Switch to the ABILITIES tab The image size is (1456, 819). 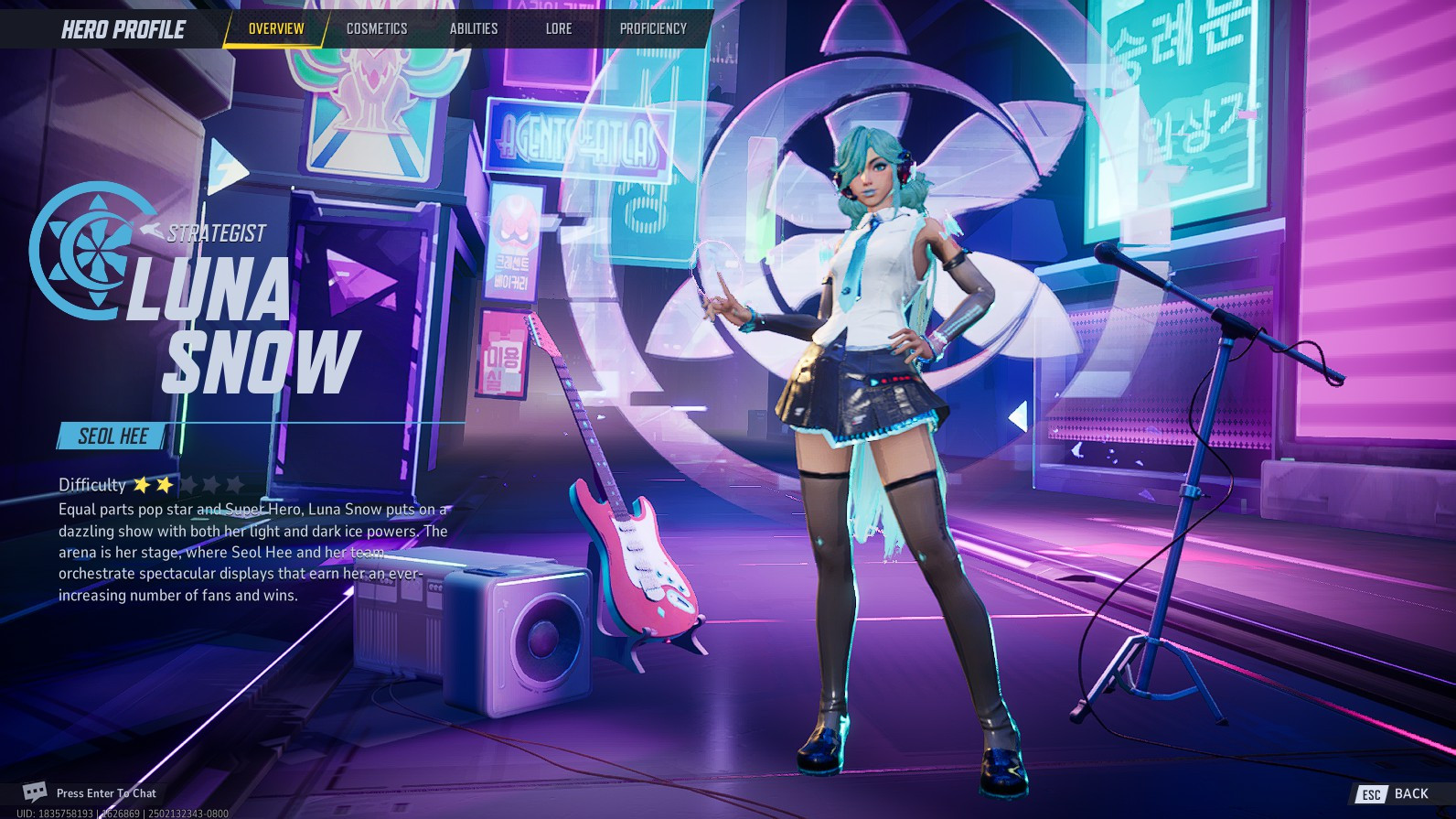(x=474, y=28)
